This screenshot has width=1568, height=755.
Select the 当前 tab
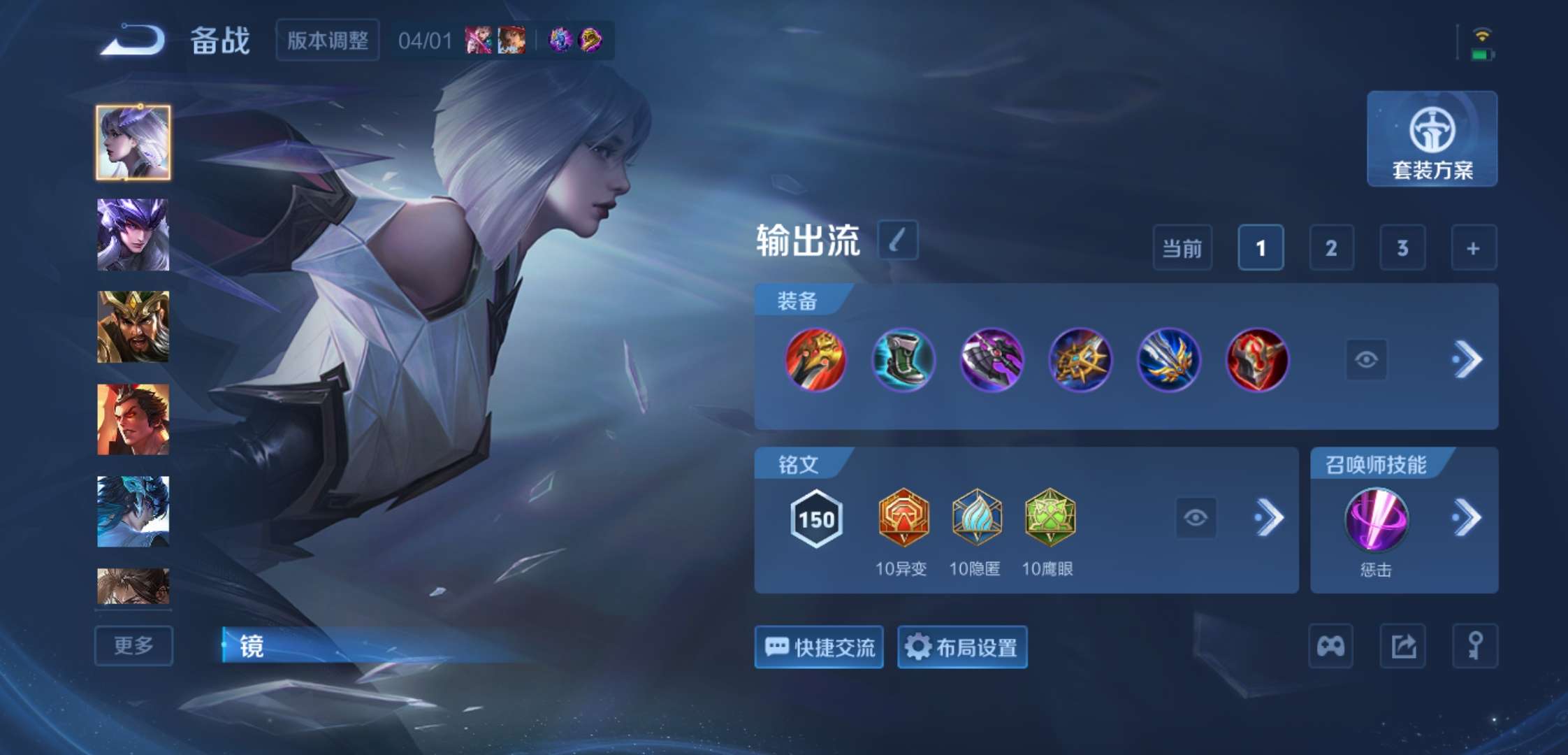(x=1182, y=247)
